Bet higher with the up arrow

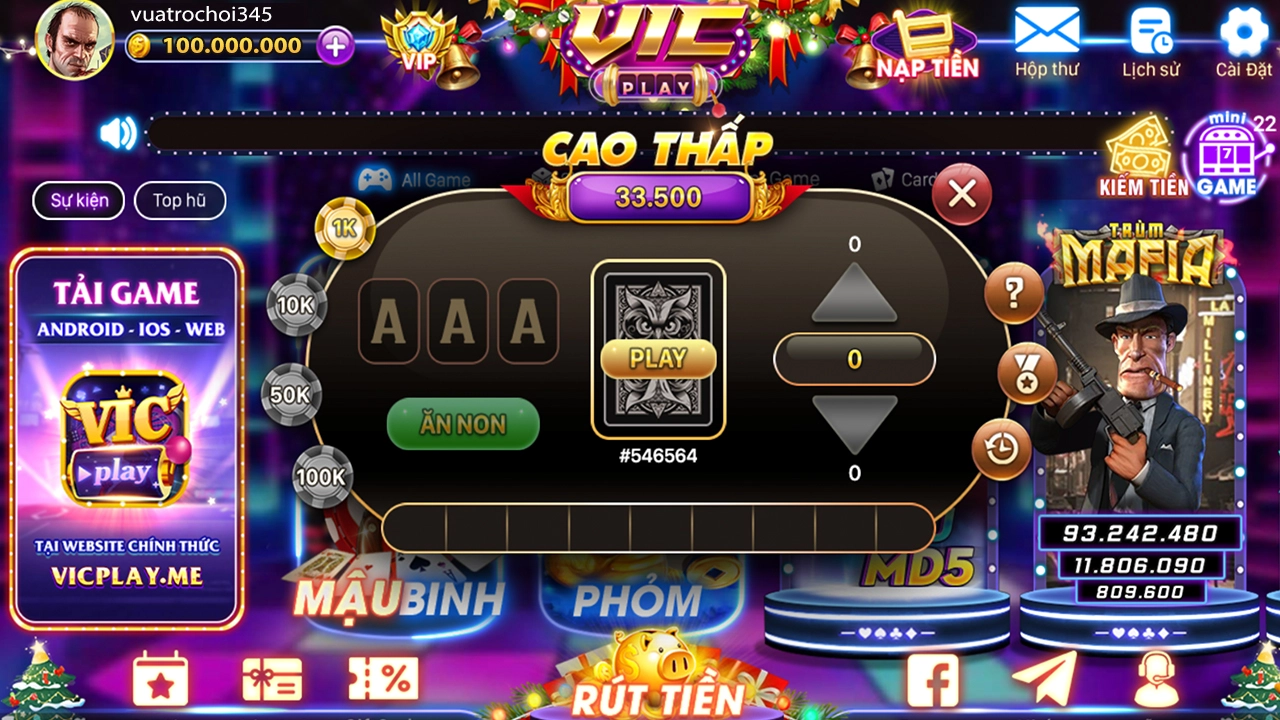point(854,295)
